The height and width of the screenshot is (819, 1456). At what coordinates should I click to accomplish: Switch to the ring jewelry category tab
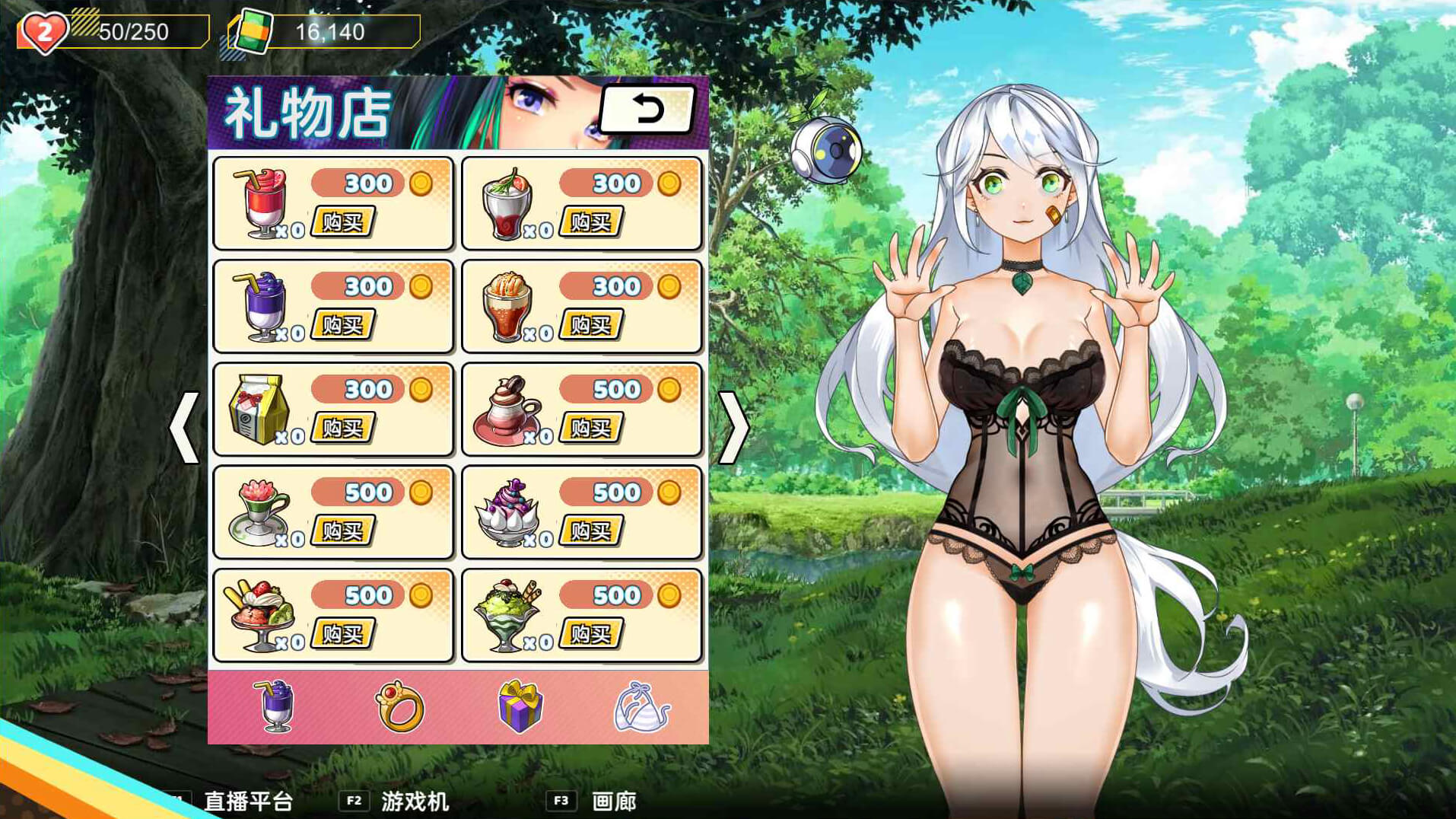click(399, 706)
